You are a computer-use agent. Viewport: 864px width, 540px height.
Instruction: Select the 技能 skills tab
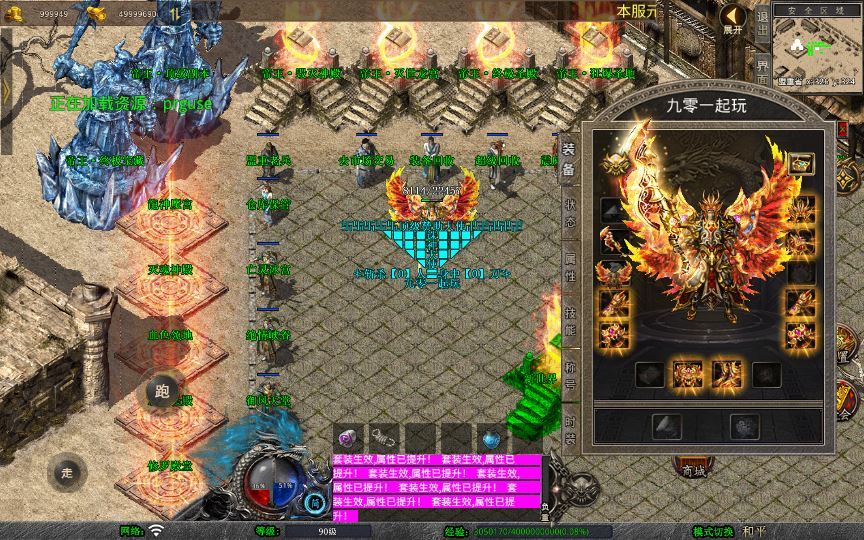pos(568,320)
